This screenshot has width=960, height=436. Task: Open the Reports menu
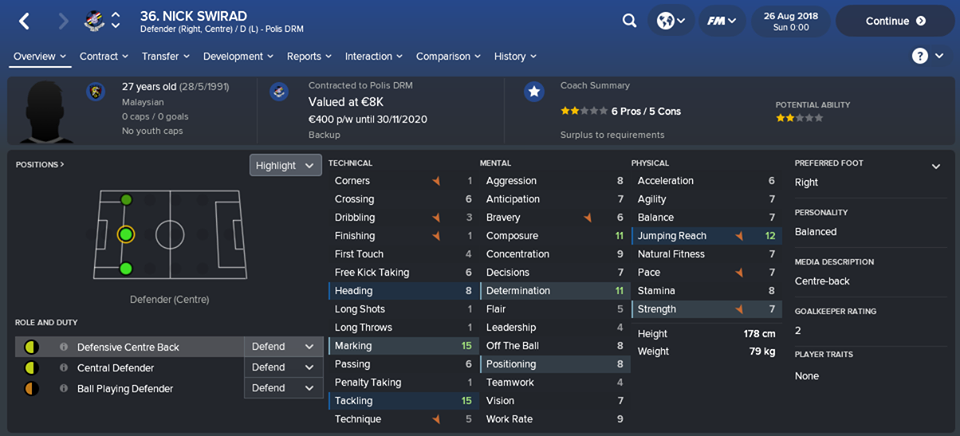309,56
